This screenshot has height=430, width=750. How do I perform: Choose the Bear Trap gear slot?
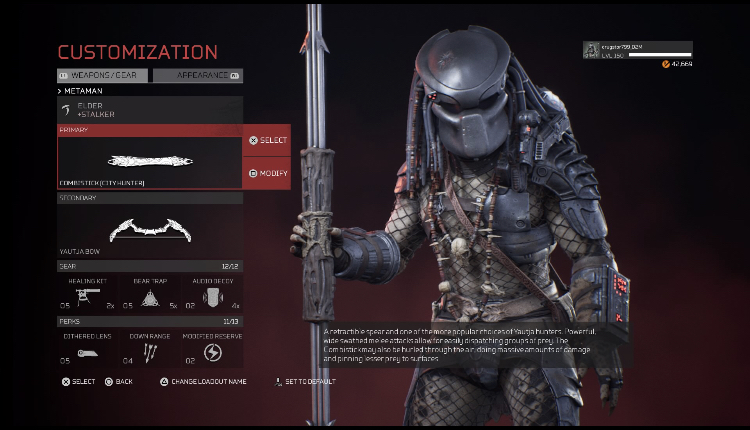(149, 294)
